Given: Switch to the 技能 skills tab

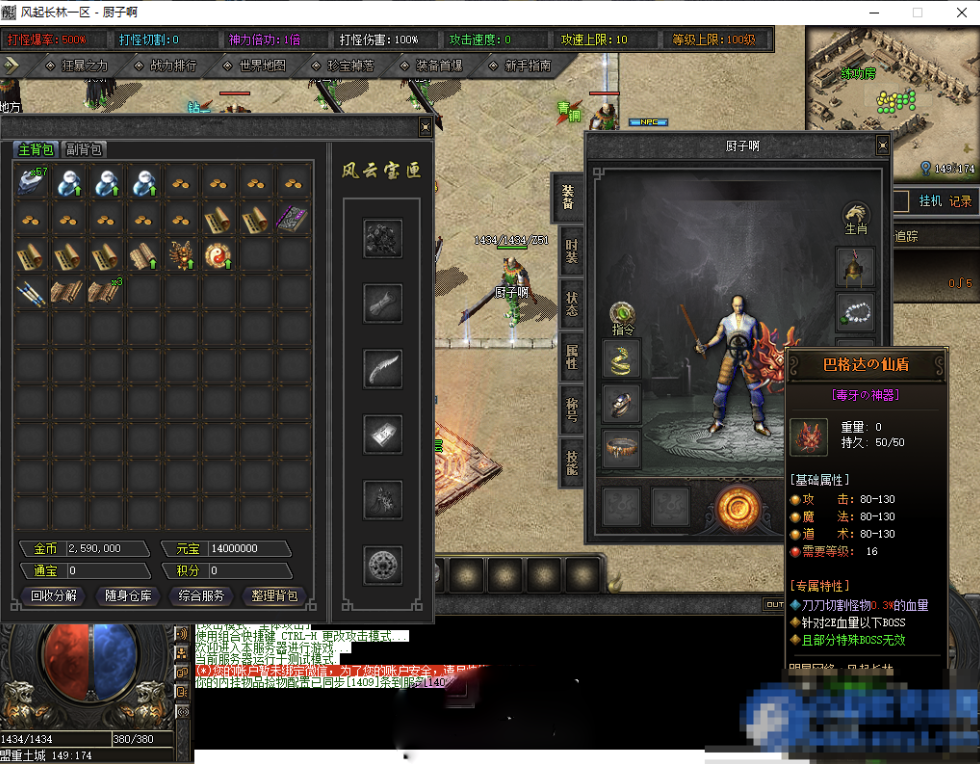Looking at the screenshot, I should (571, 462).
